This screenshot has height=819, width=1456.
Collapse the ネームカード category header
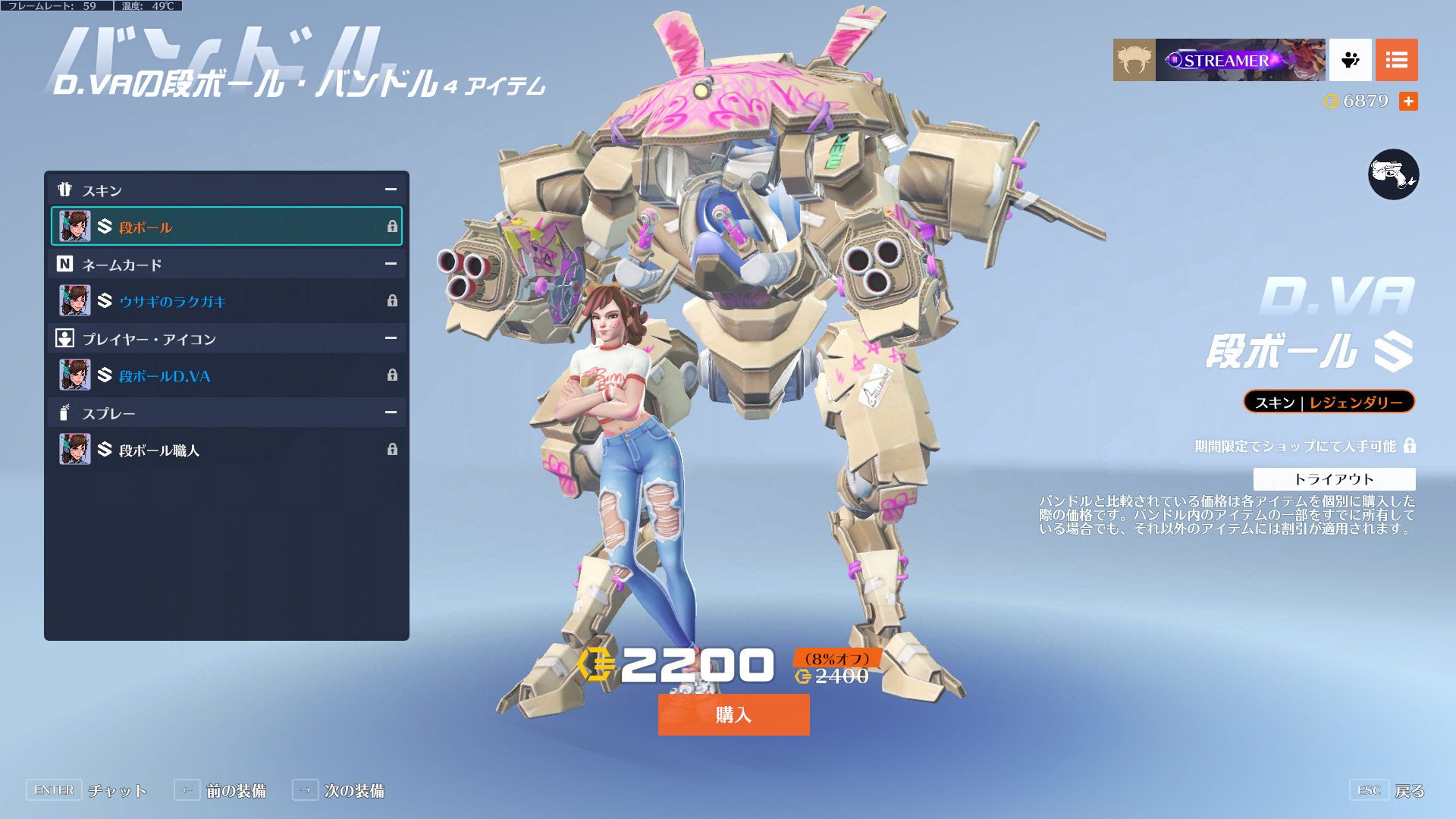point(391,264)
